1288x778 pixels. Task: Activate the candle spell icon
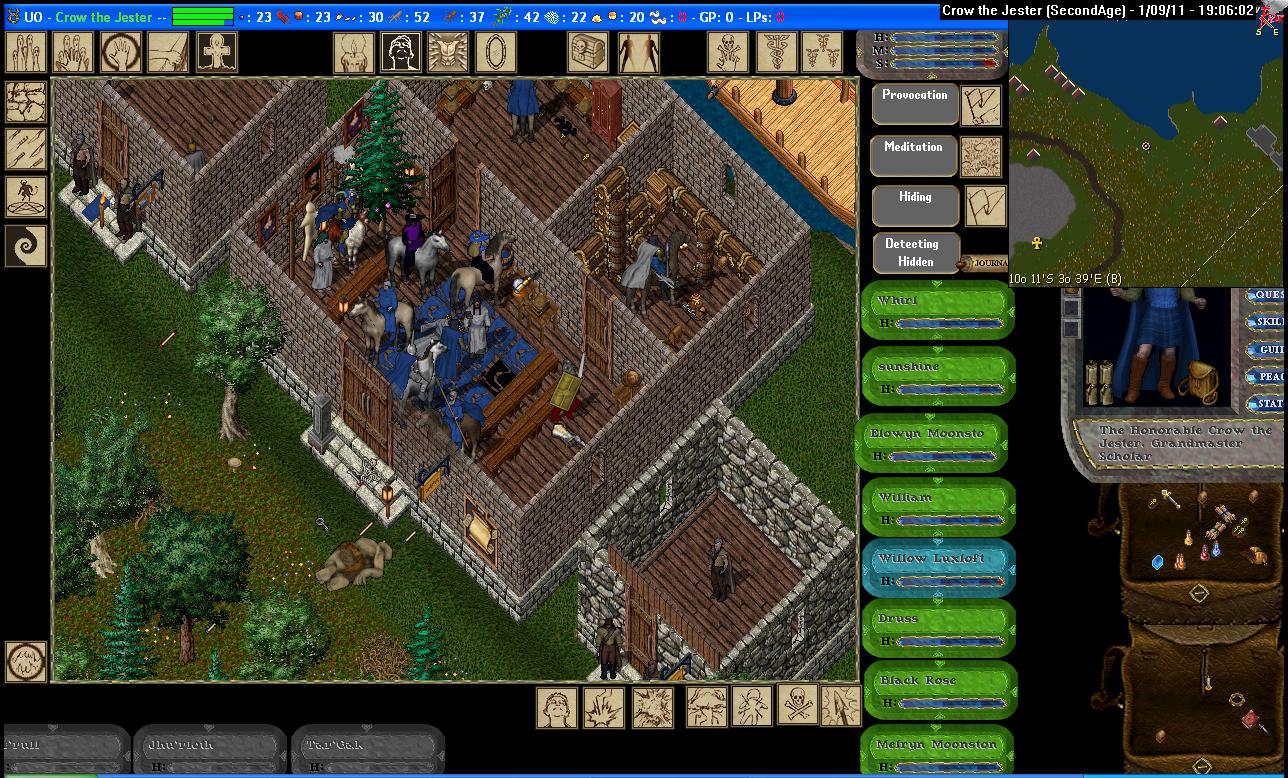coord(353,52)
